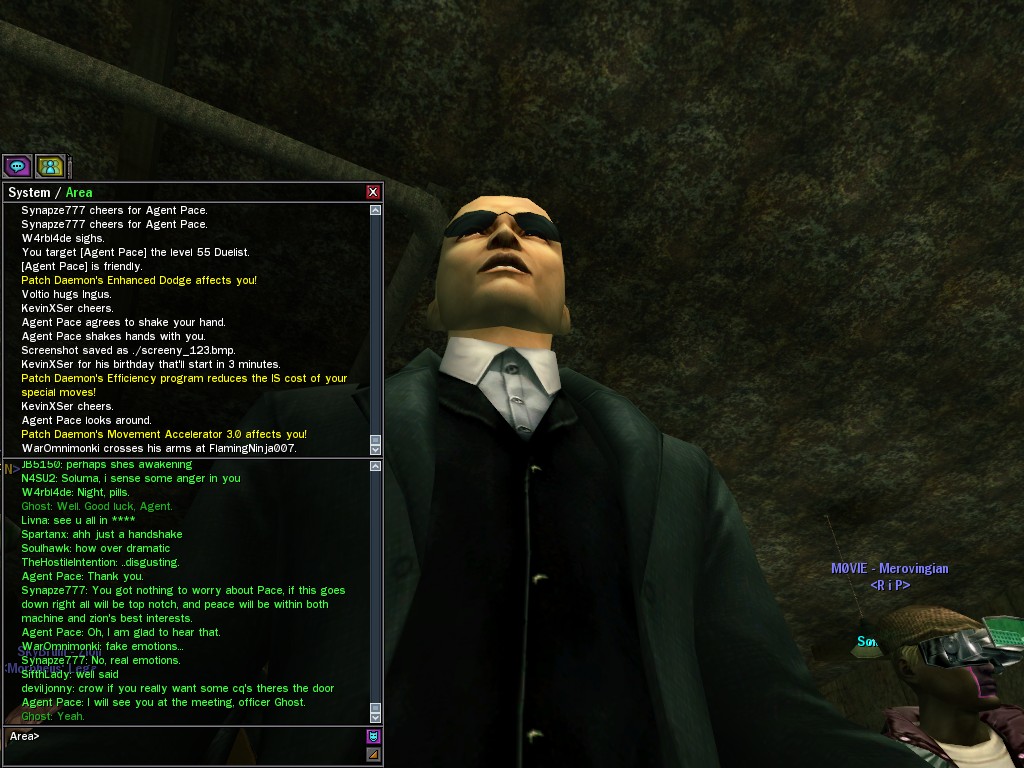Open the speech bubble chat icon
This screenshot has width=1024, height=768.
17,166
